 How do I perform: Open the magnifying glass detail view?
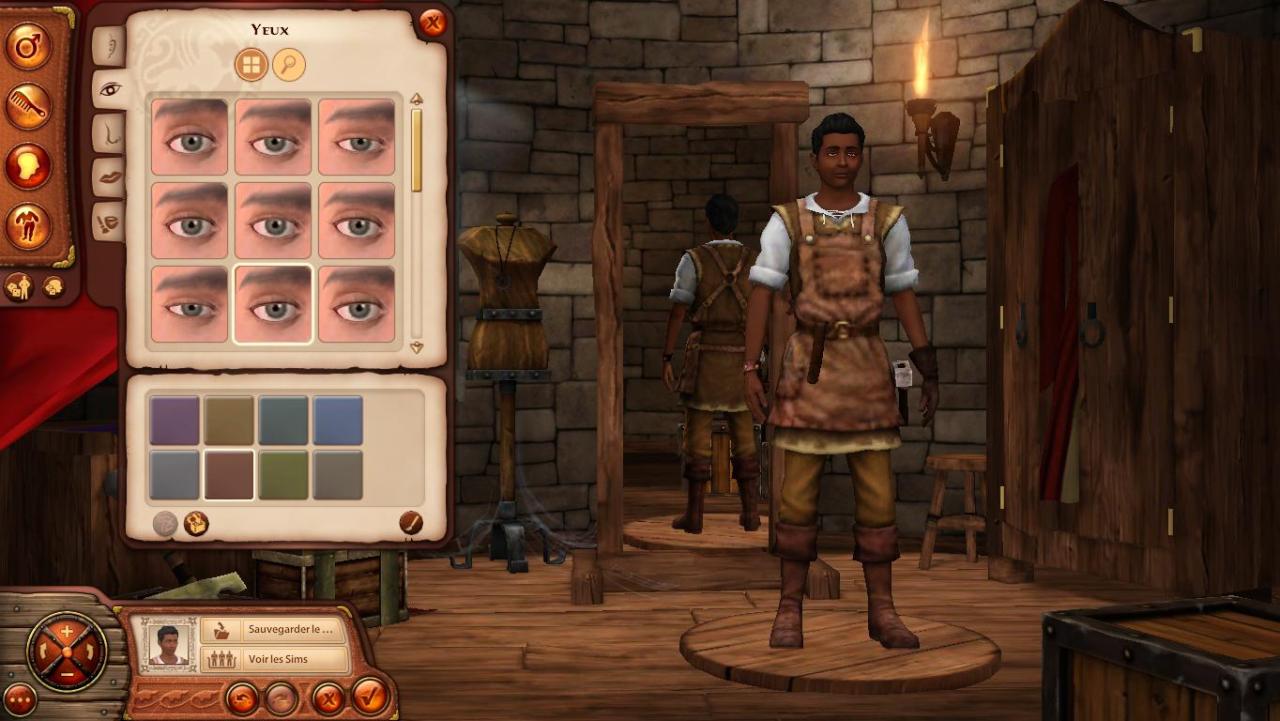pos(289,65)
